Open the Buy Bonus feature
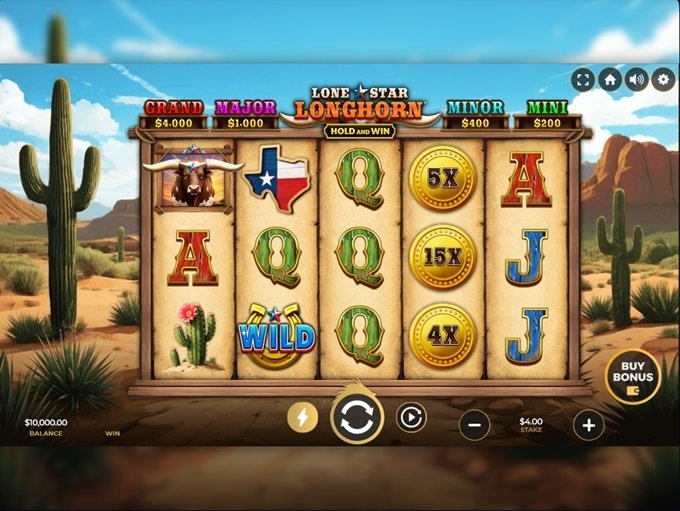 [x=632, y=376]
